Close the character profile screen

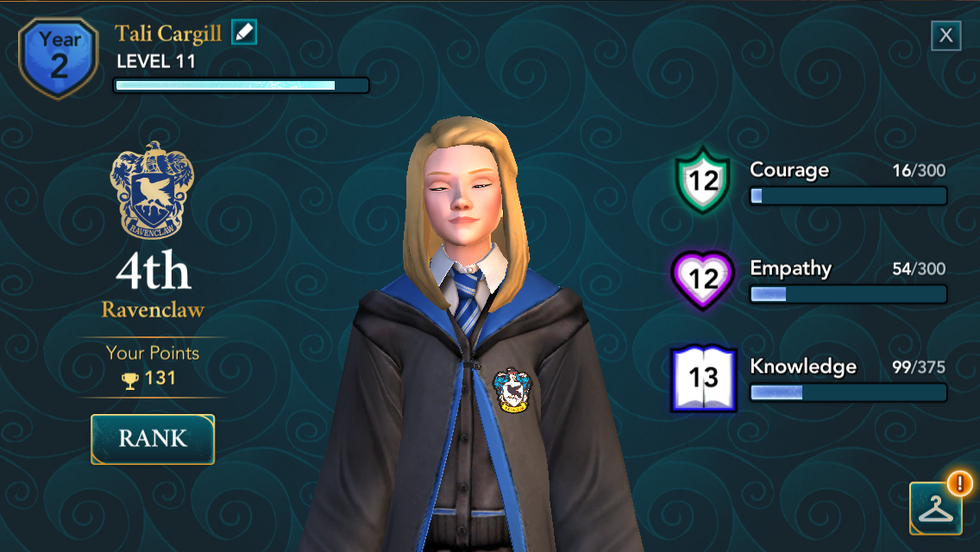point(946,36)
